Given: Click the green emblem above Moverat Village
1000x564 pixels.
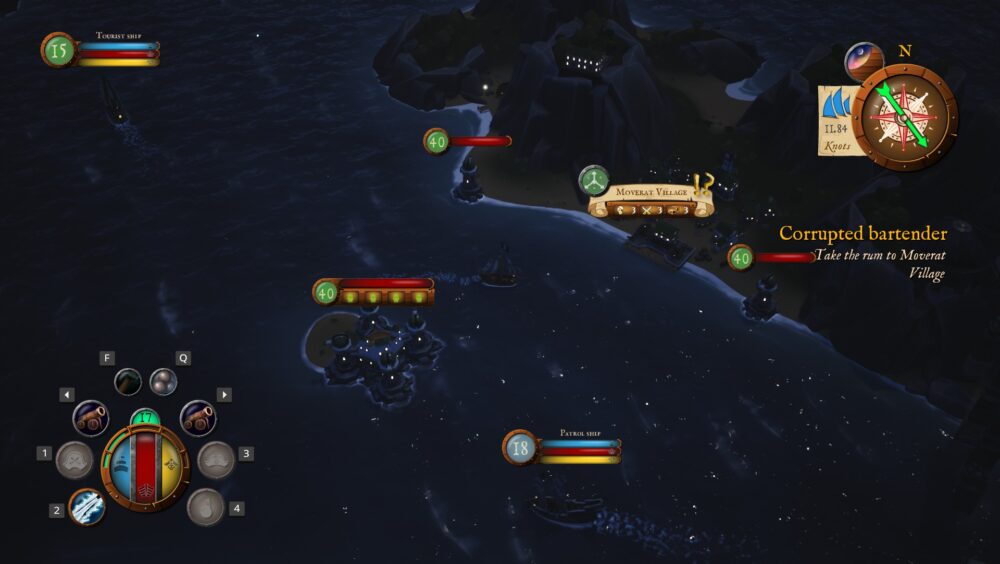Looking at the screenshot, I should click(594, 181).
